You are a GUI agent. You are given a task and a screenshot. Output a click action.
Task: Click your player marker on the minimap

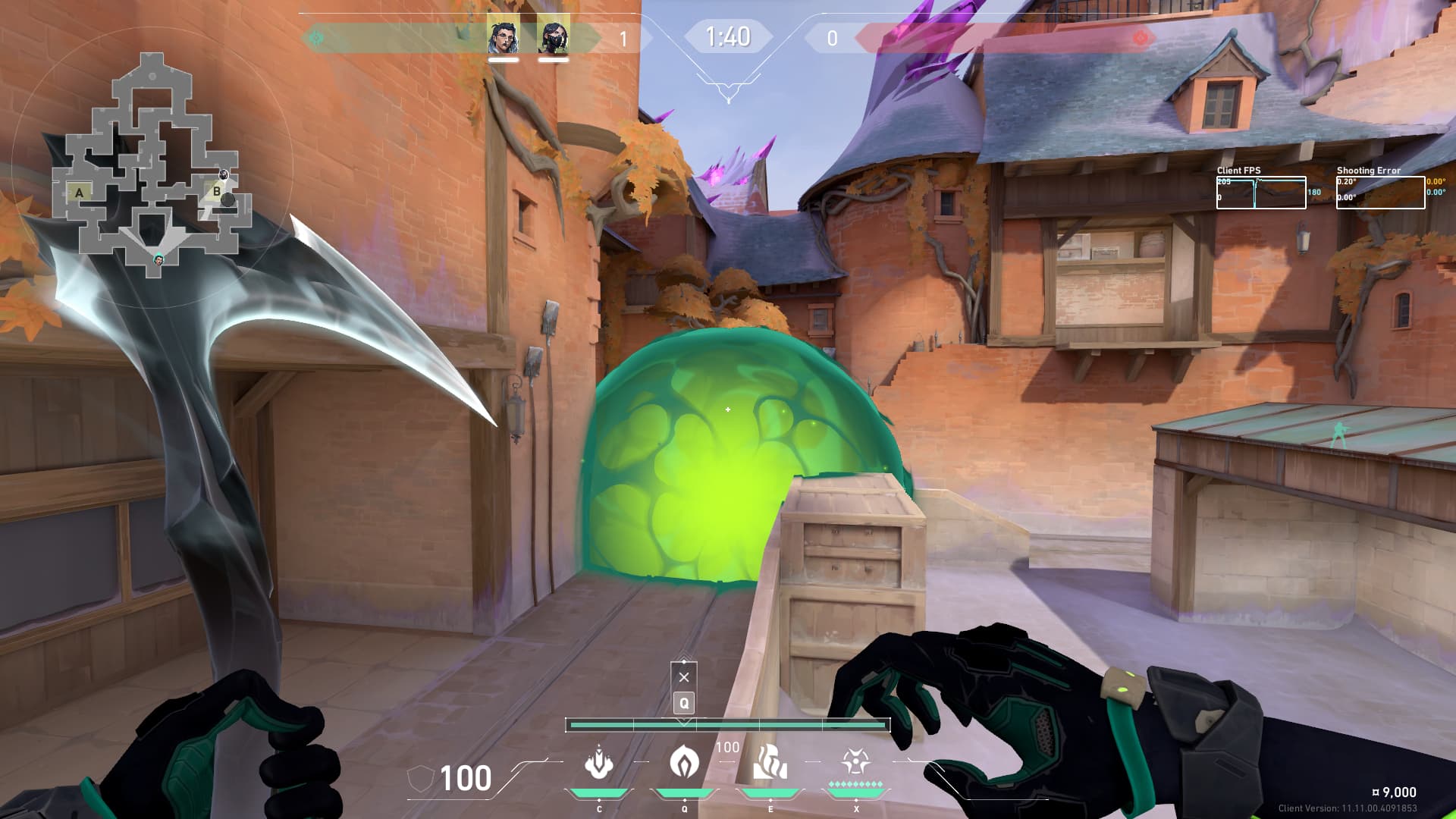pos(158,259)
